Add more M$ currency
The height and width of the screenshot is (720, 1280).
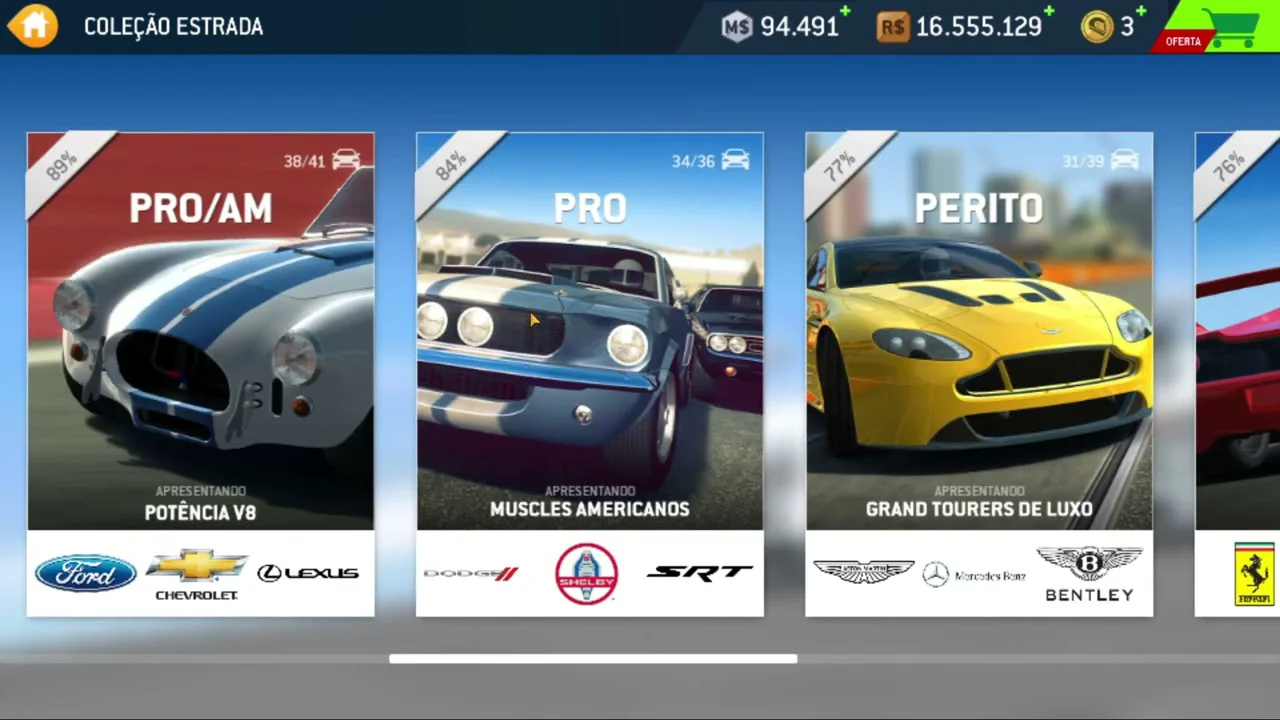[846, 12]
